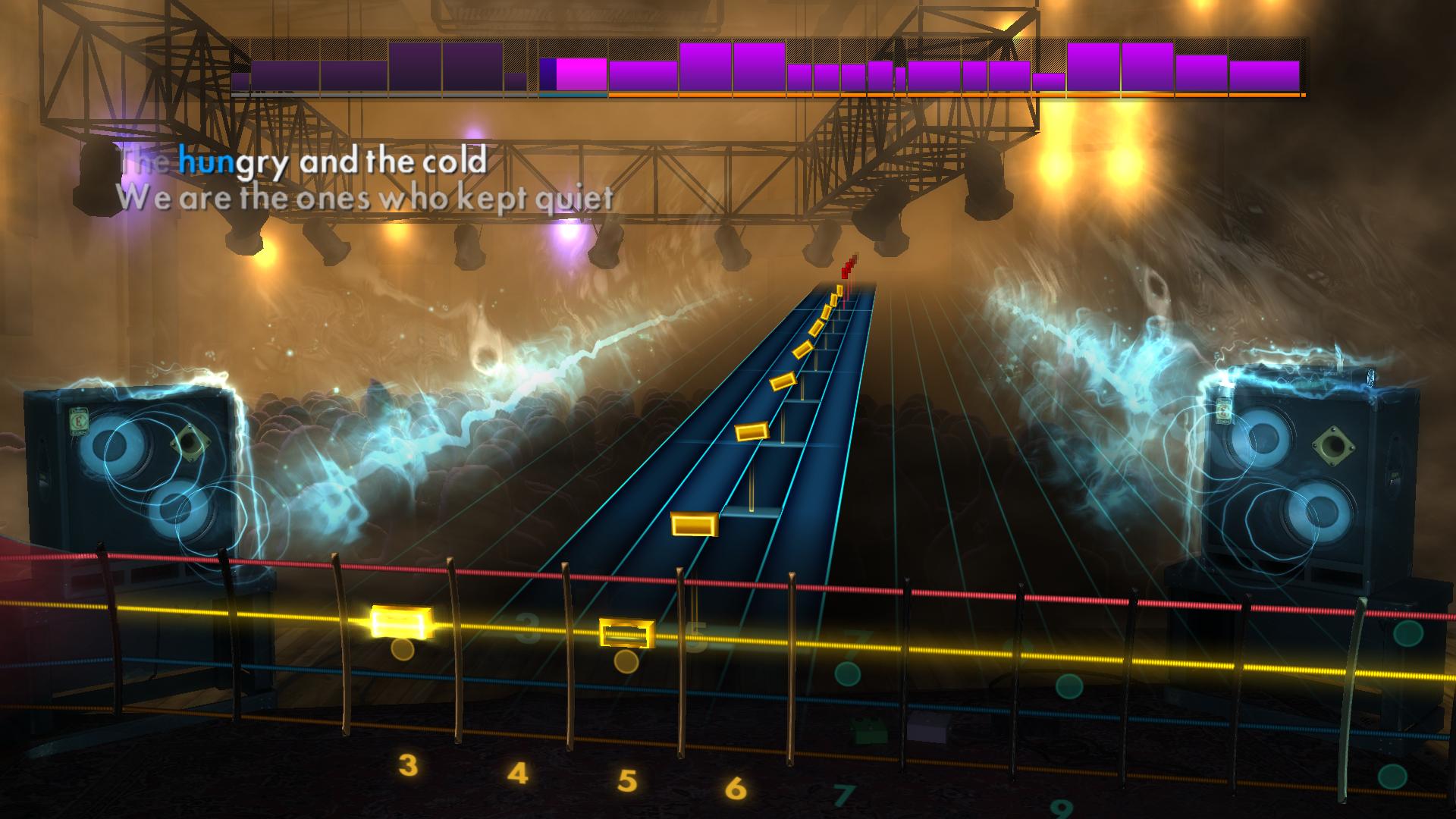The height and width of the screenshot is (819, 1456).
Task: Click the lyric line 'The hungry and the cold'
Action: 303,162
